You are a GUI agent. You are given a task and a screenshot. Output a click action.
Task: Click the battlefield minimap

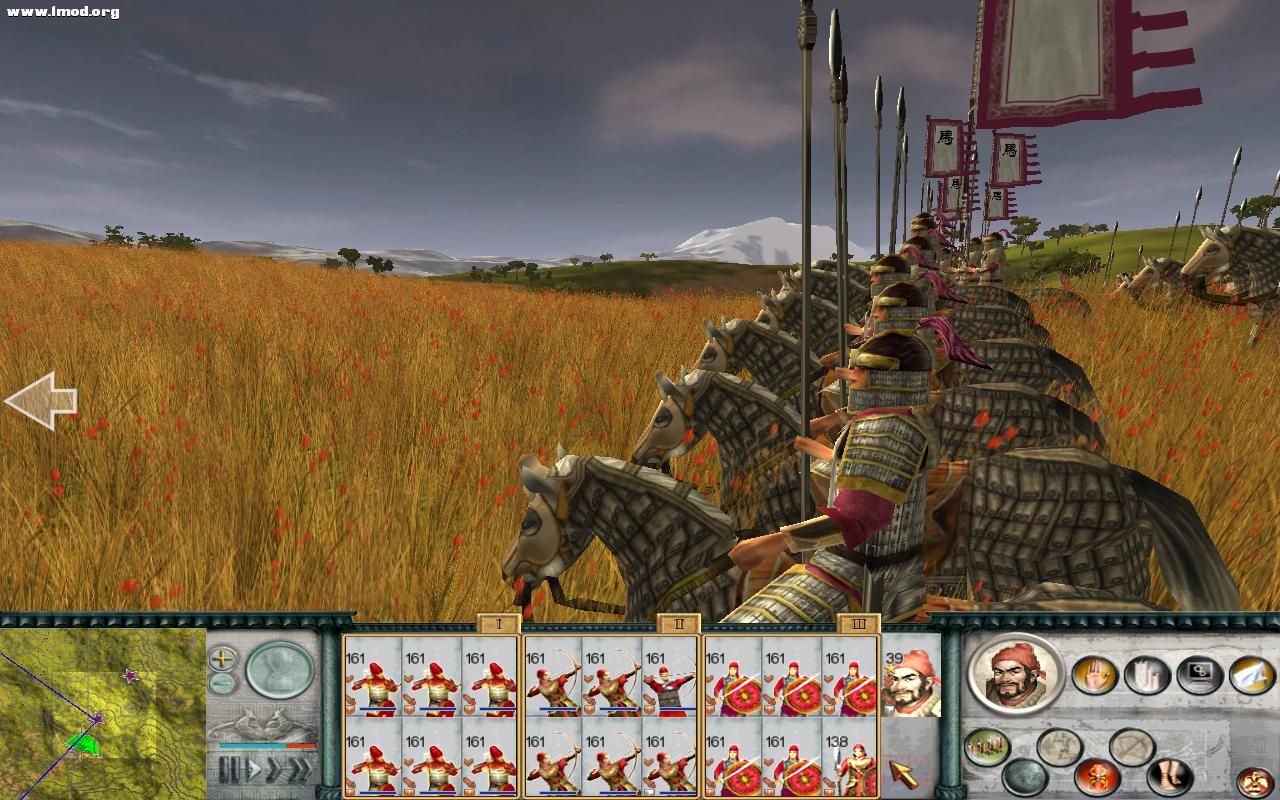coord(102,712)
